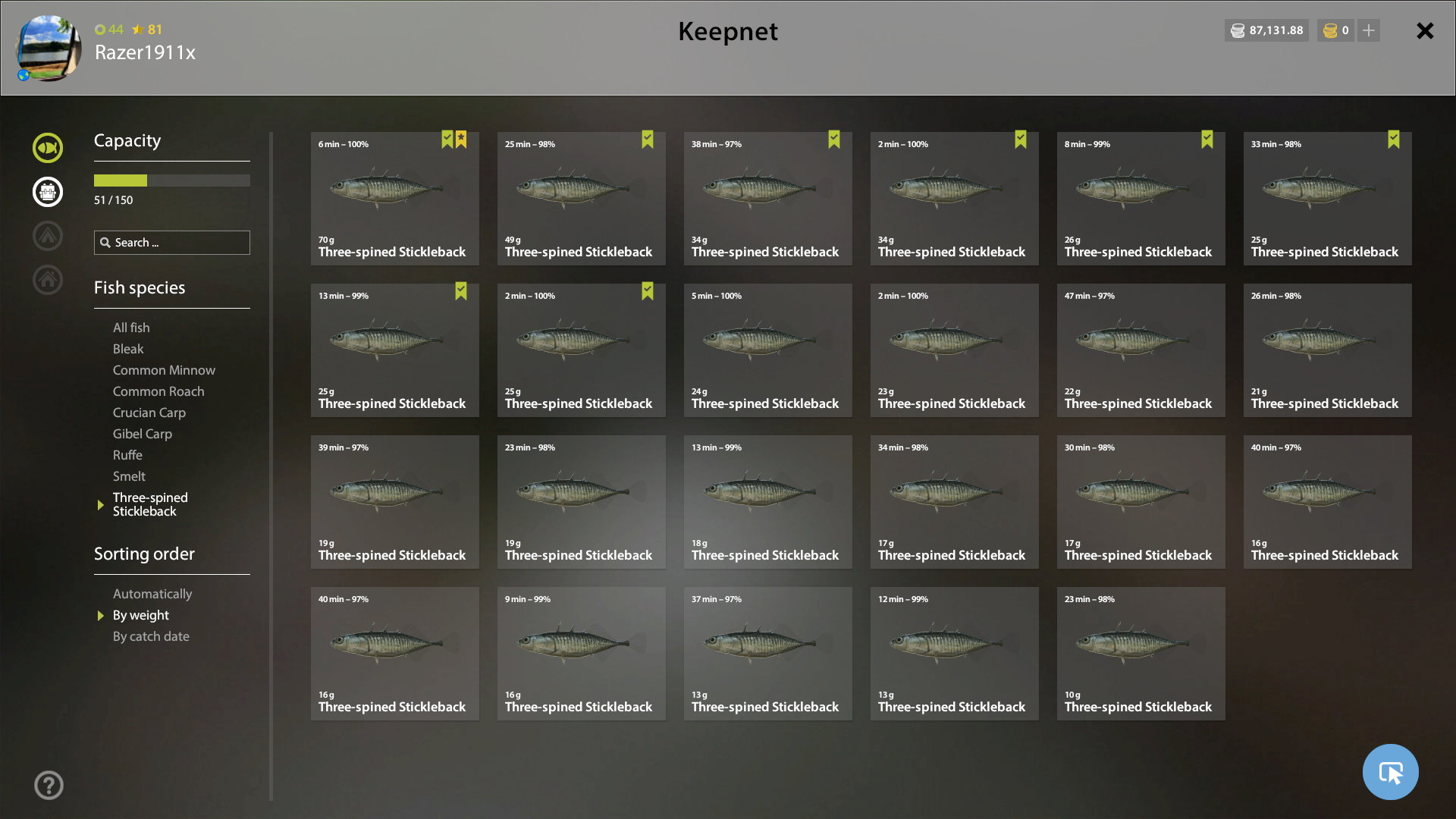Open Razer1911x player profile avatar
The width and height of the screenshot is (1456, 819).
[49, 48]
